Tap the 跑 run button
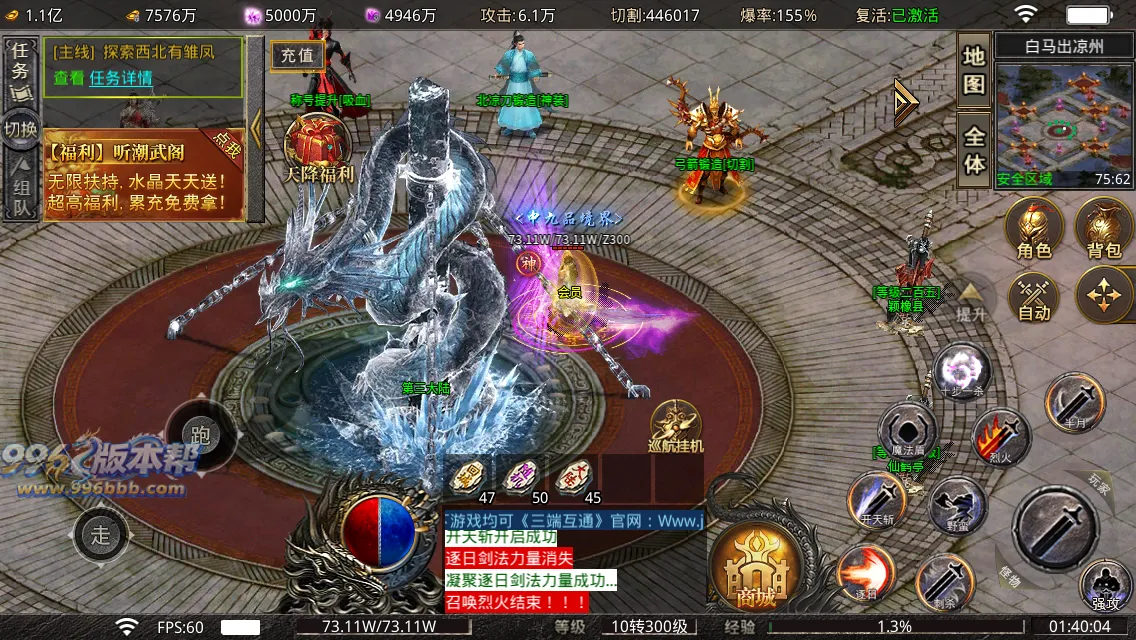 [x=200, y=435]
